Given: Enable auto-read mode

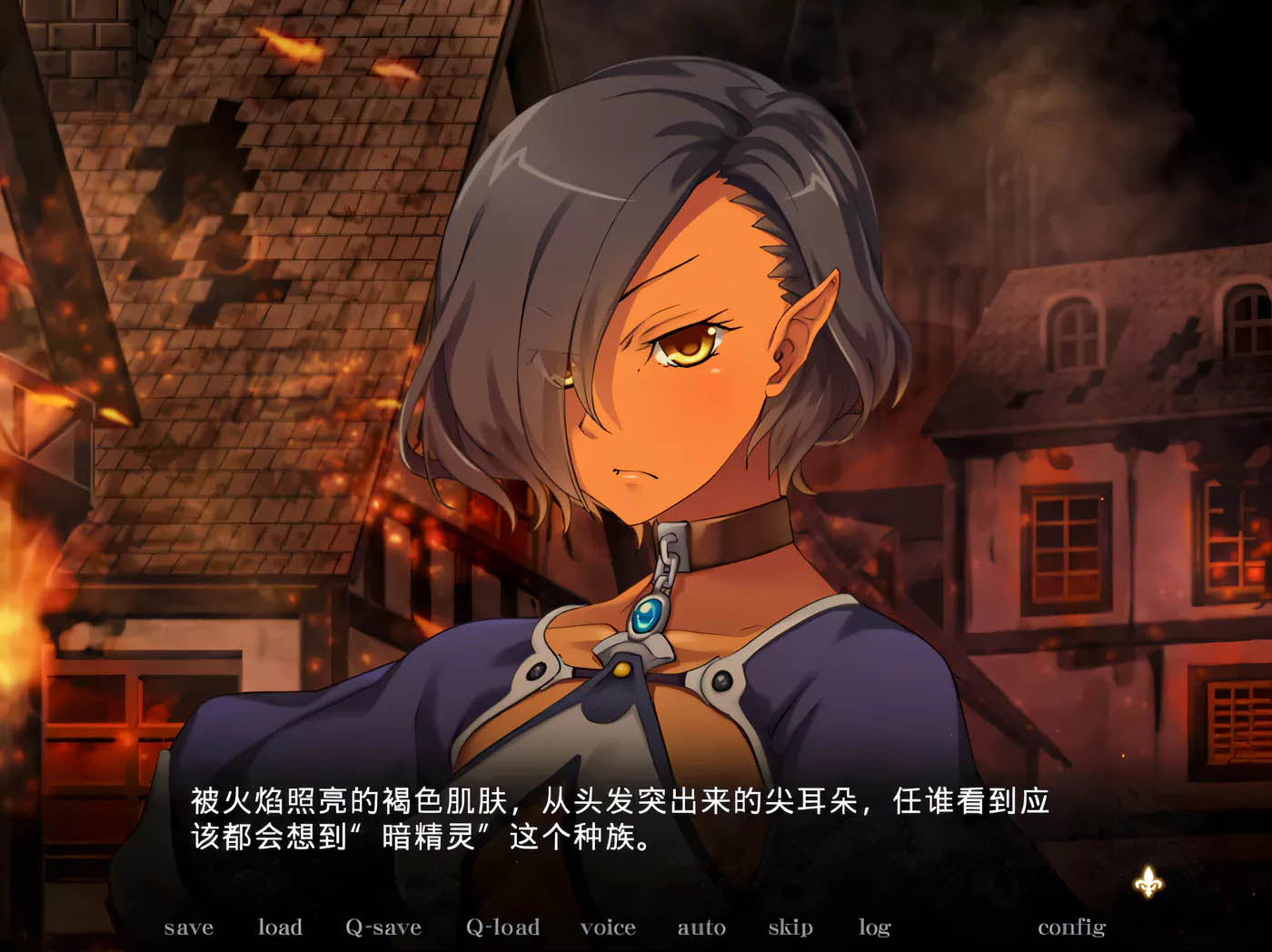Looking at the screenshot, I should click(701, 927).
